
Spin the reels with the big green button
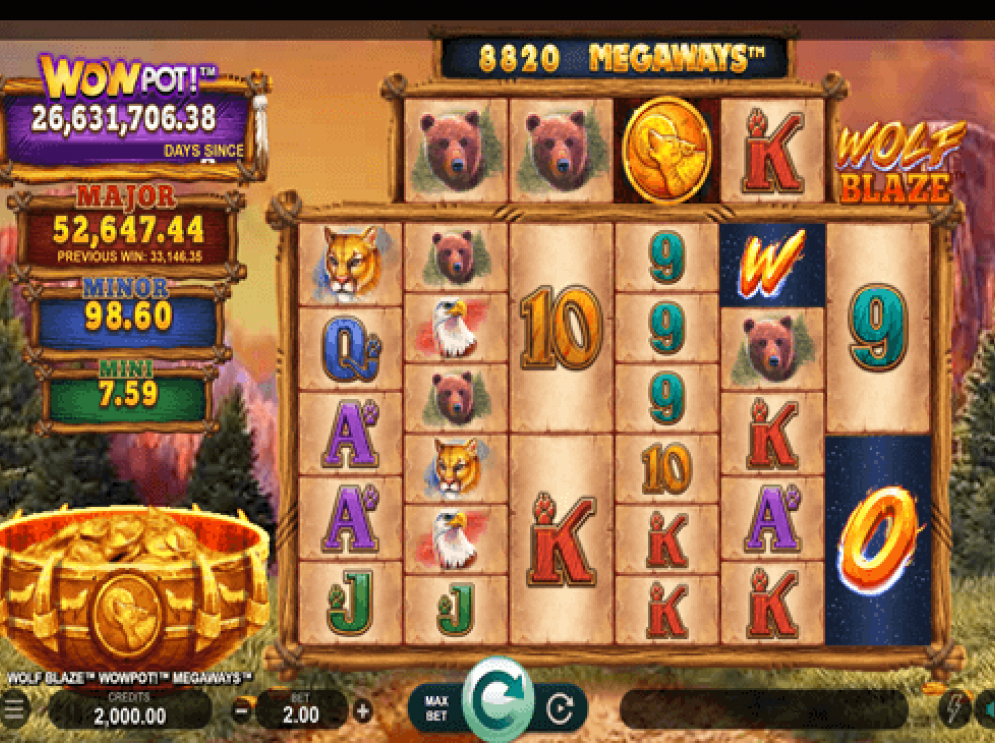497,699
